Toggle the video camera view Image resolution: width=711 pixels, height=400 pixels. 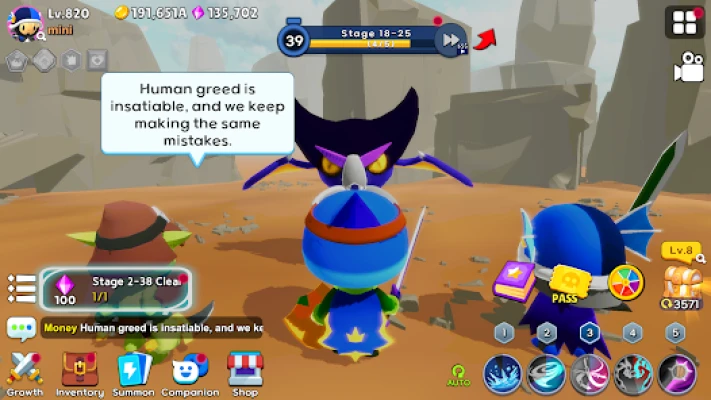(x=688, y=66)
